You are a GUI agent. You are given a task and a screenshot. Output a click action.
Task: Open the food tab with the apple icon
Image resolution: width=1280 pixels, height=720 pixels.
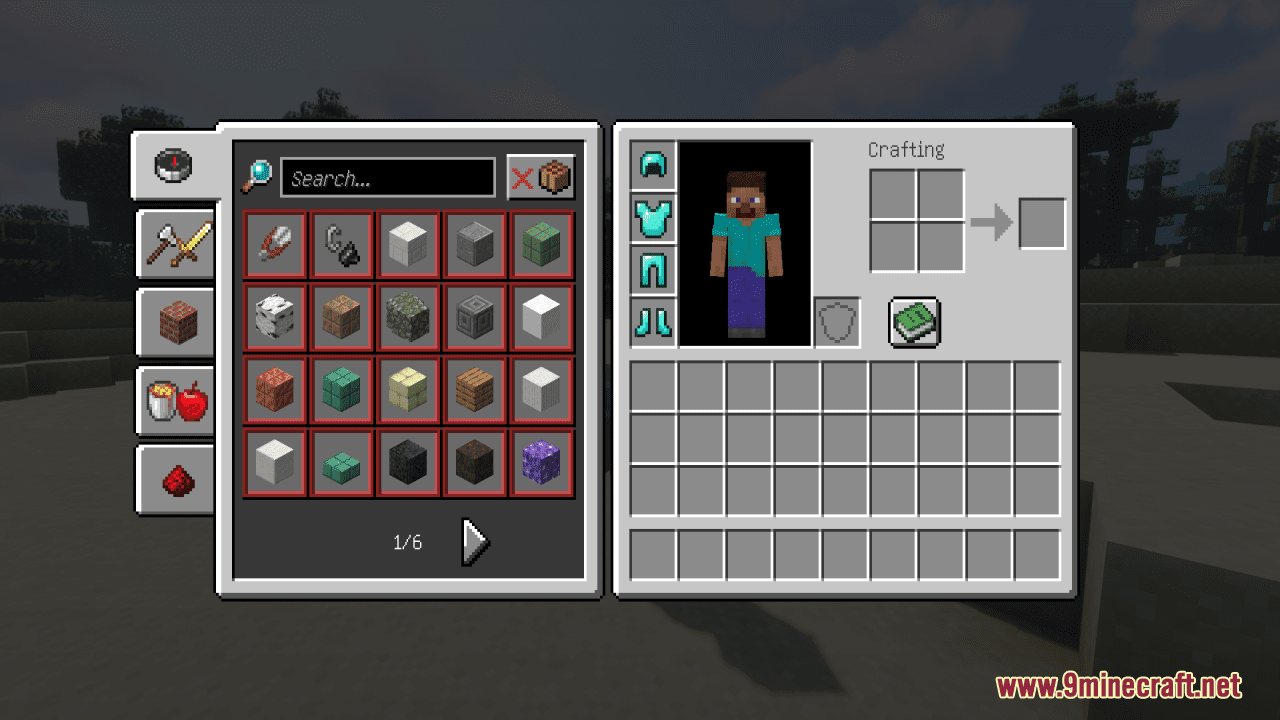tap(176, 400)
